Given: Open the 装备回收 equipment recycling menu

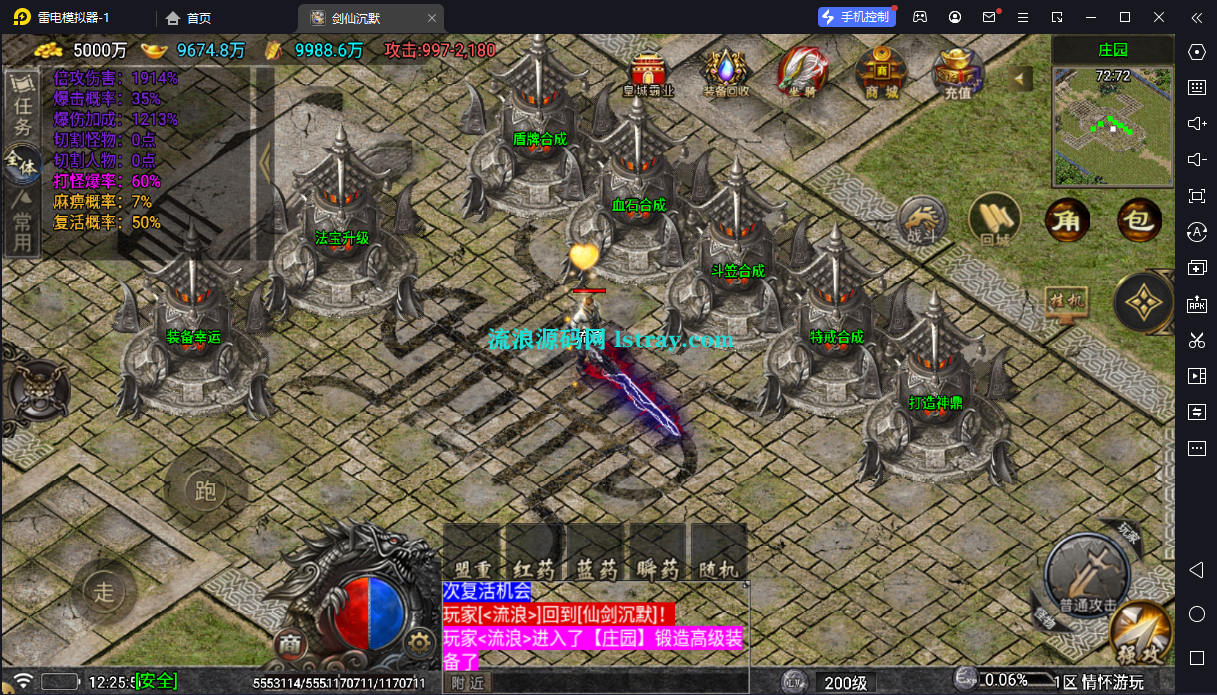Looking at the screenshot, I should [x=725, y=72].
